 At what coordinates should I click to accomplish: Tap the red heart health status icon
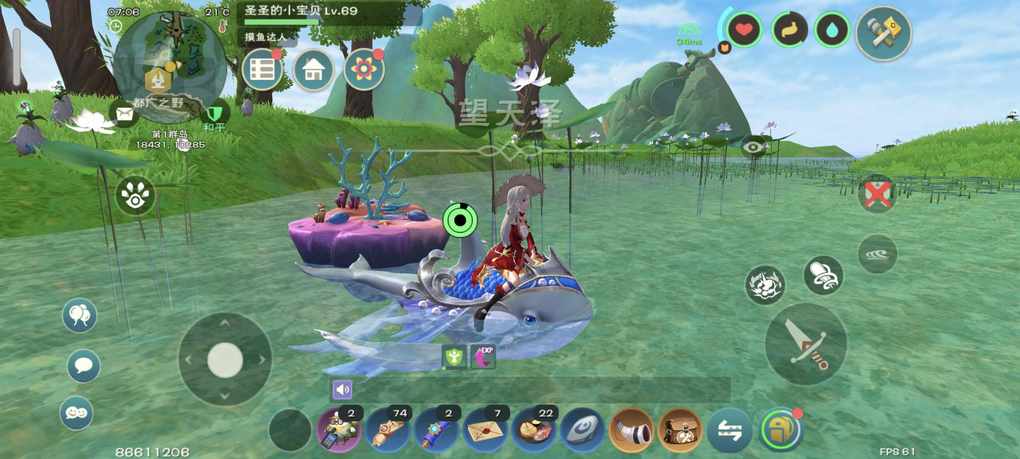pyautogui.click(x=744, y=30)
